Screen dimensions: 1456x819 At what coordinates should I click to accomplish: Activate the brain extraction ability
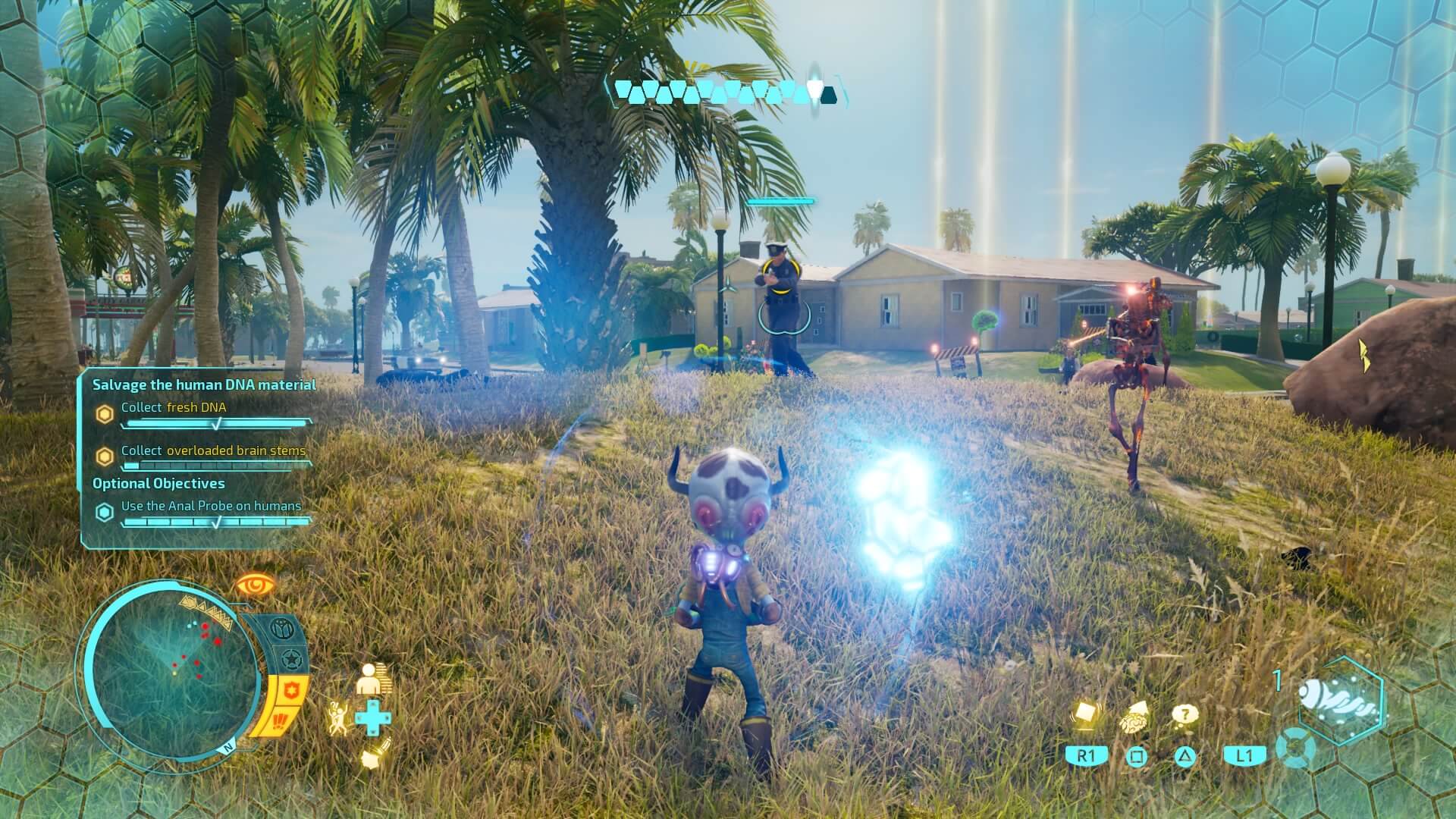point(1135,717)
